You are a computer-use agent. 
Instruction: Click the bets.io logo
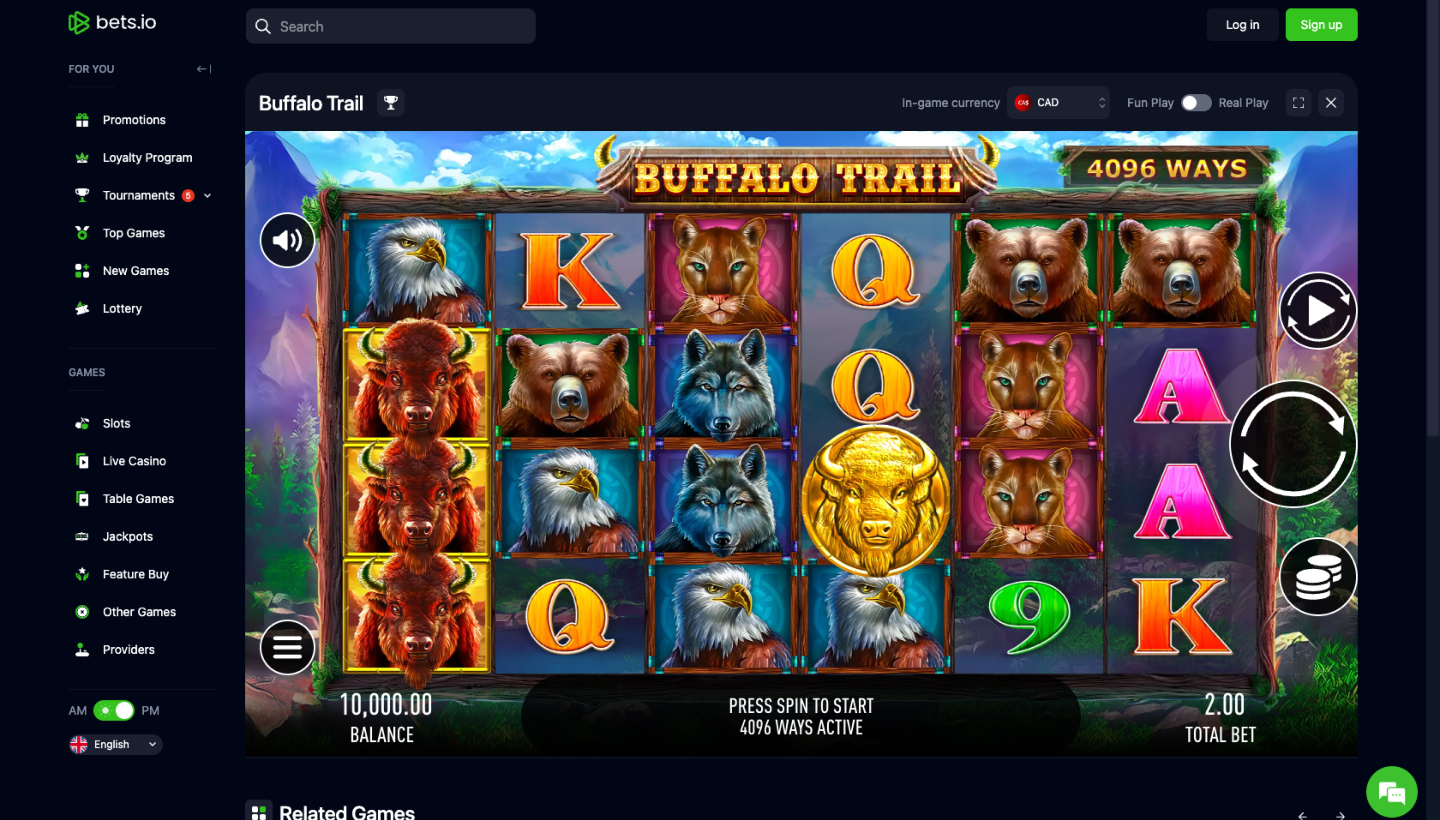111,22
